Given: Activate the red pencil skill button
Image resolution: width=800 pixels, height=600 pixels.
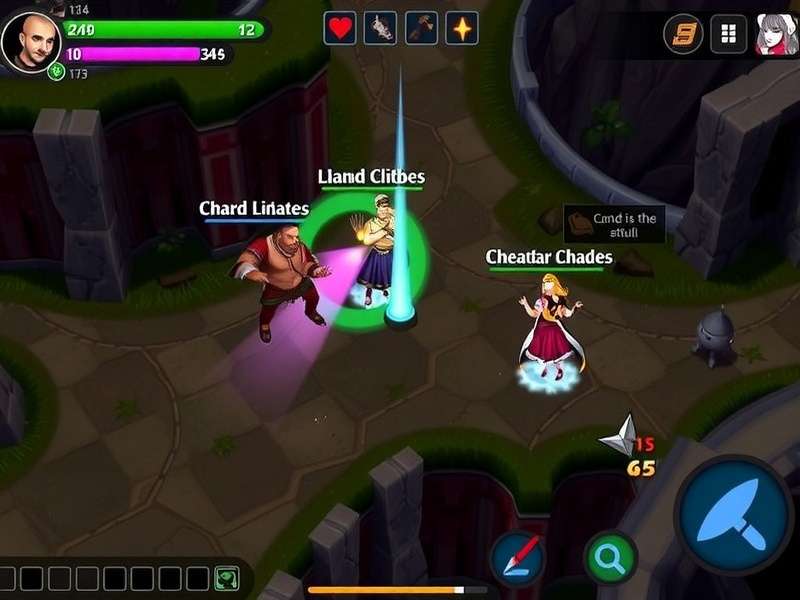Looking at the screenshot, I should [518, 557].
